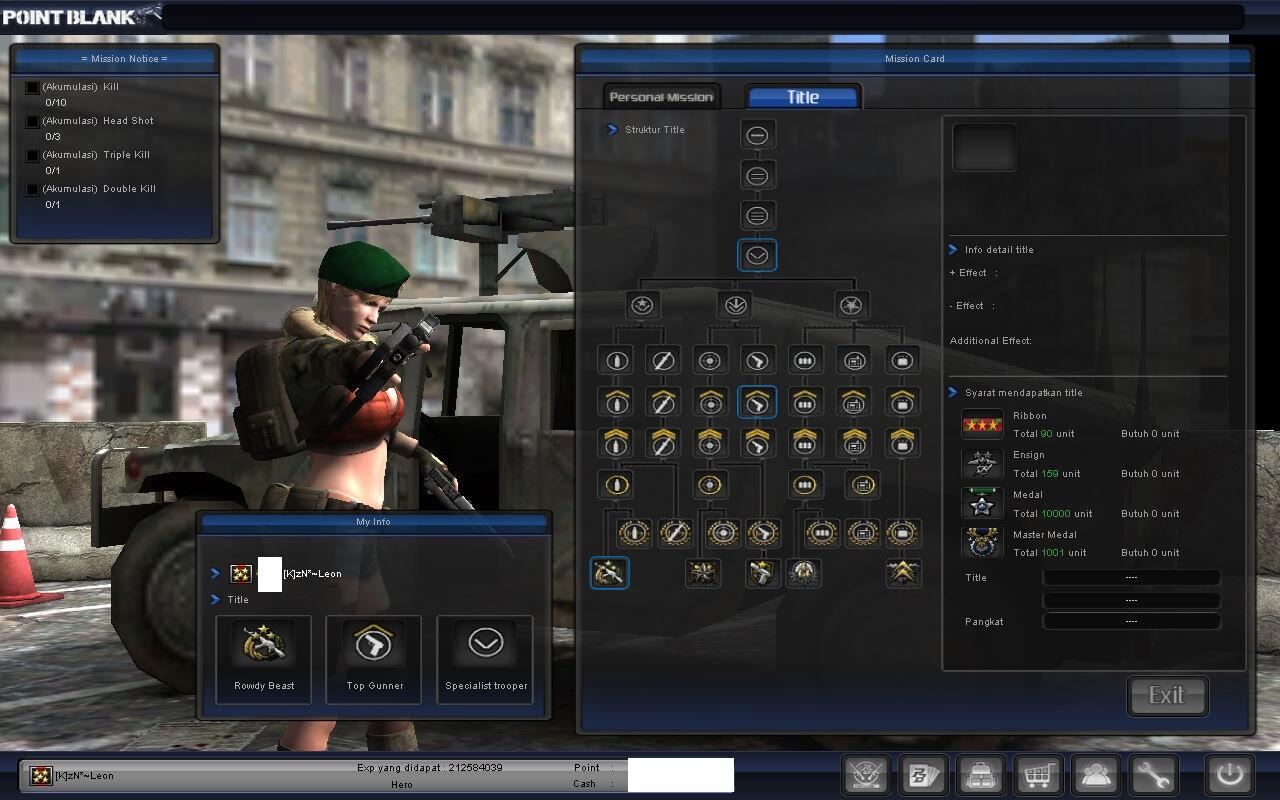Switch to the Personal Mission tab

pos(660,96)
